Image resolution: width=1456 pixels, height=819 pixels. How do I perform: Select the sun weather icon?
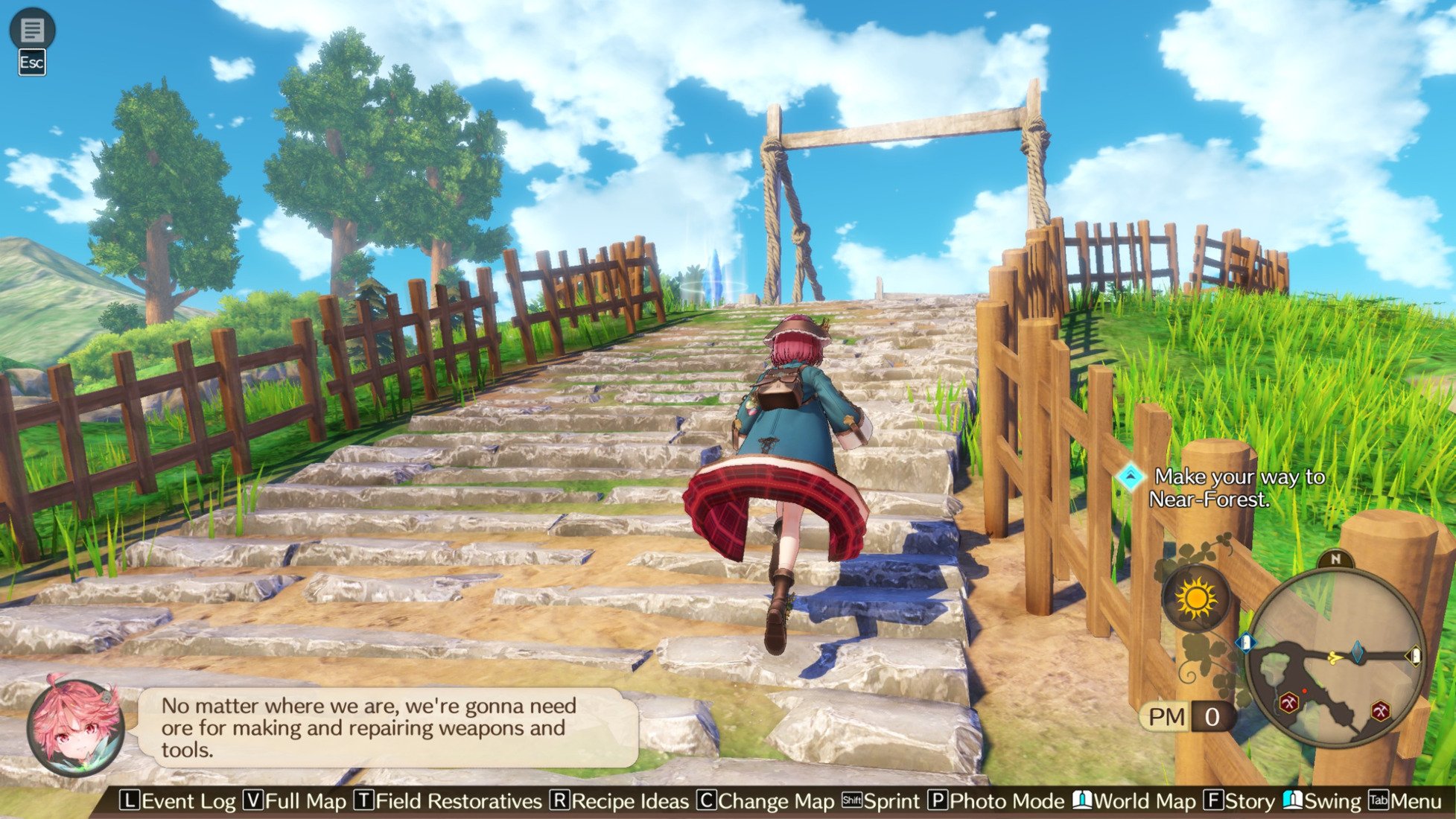[x=1196, y=598]
